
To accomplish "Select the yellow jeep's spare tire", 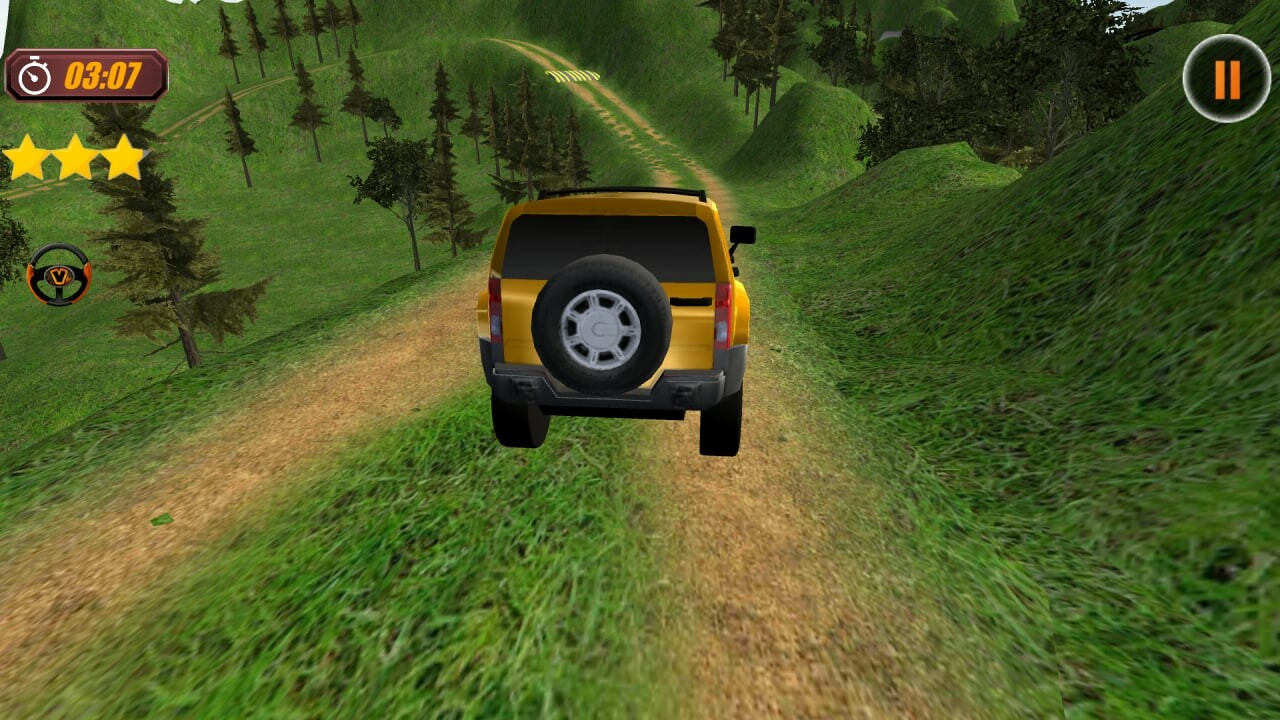I will [x=600, y=325].
